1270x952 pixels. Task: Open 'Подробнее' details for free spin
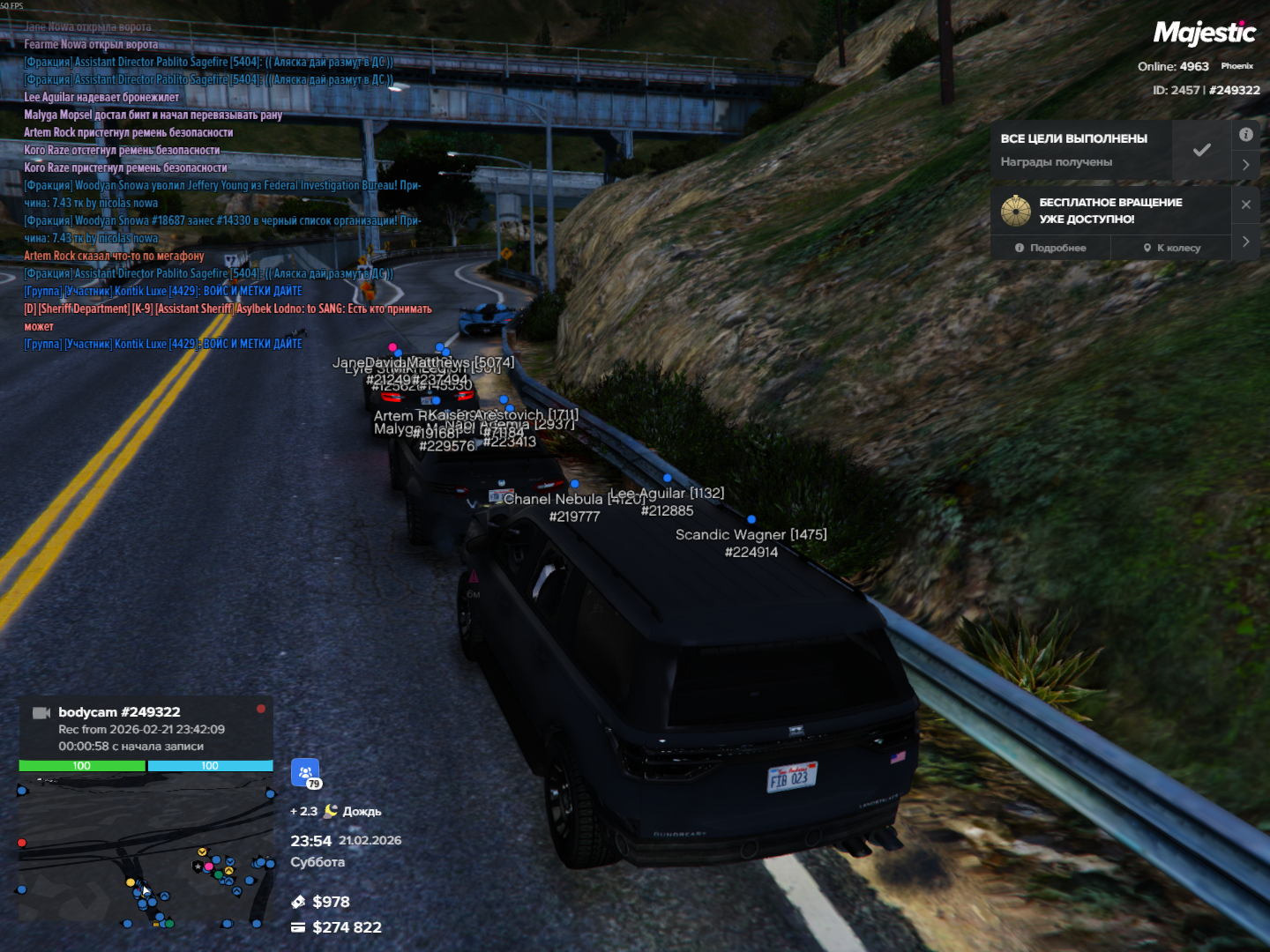[1050, 248]
